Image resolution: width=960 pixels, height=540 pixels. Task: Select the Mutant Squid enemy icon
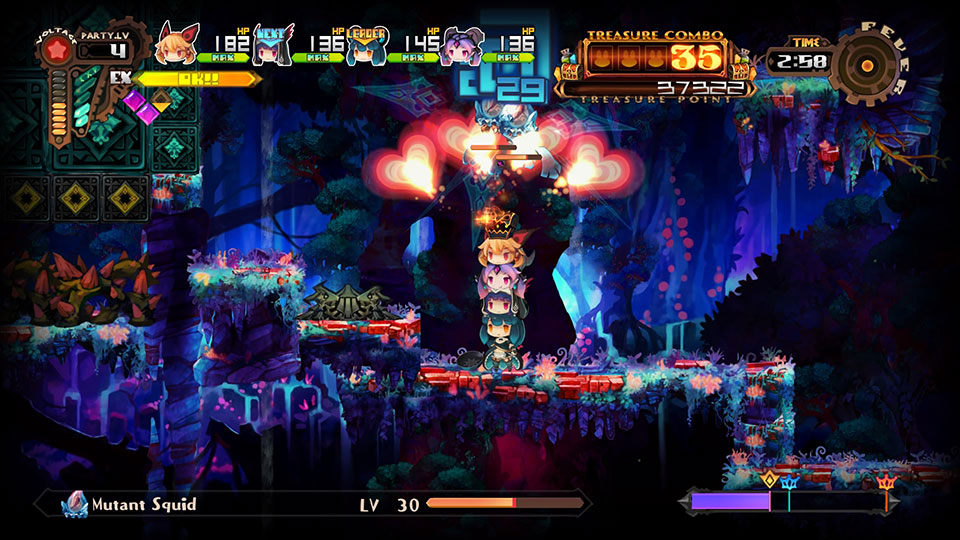(75, 504)
